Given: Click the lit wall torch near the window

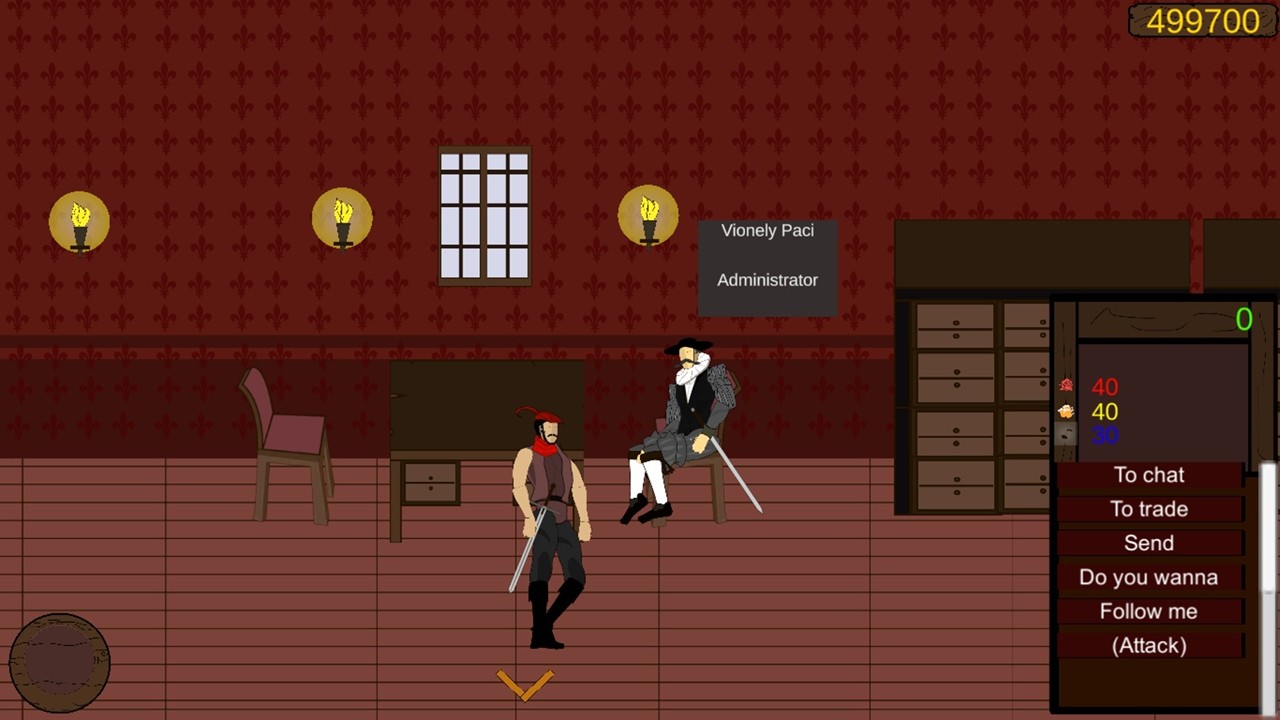Looking at the screenshot, I should click(648, 218).
